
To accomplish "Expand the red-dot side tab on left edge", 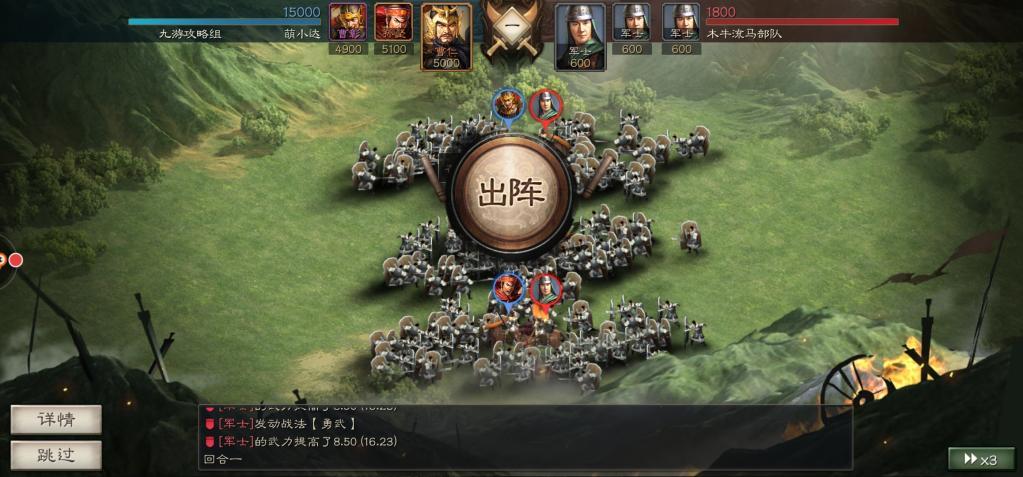I will 12,260.
